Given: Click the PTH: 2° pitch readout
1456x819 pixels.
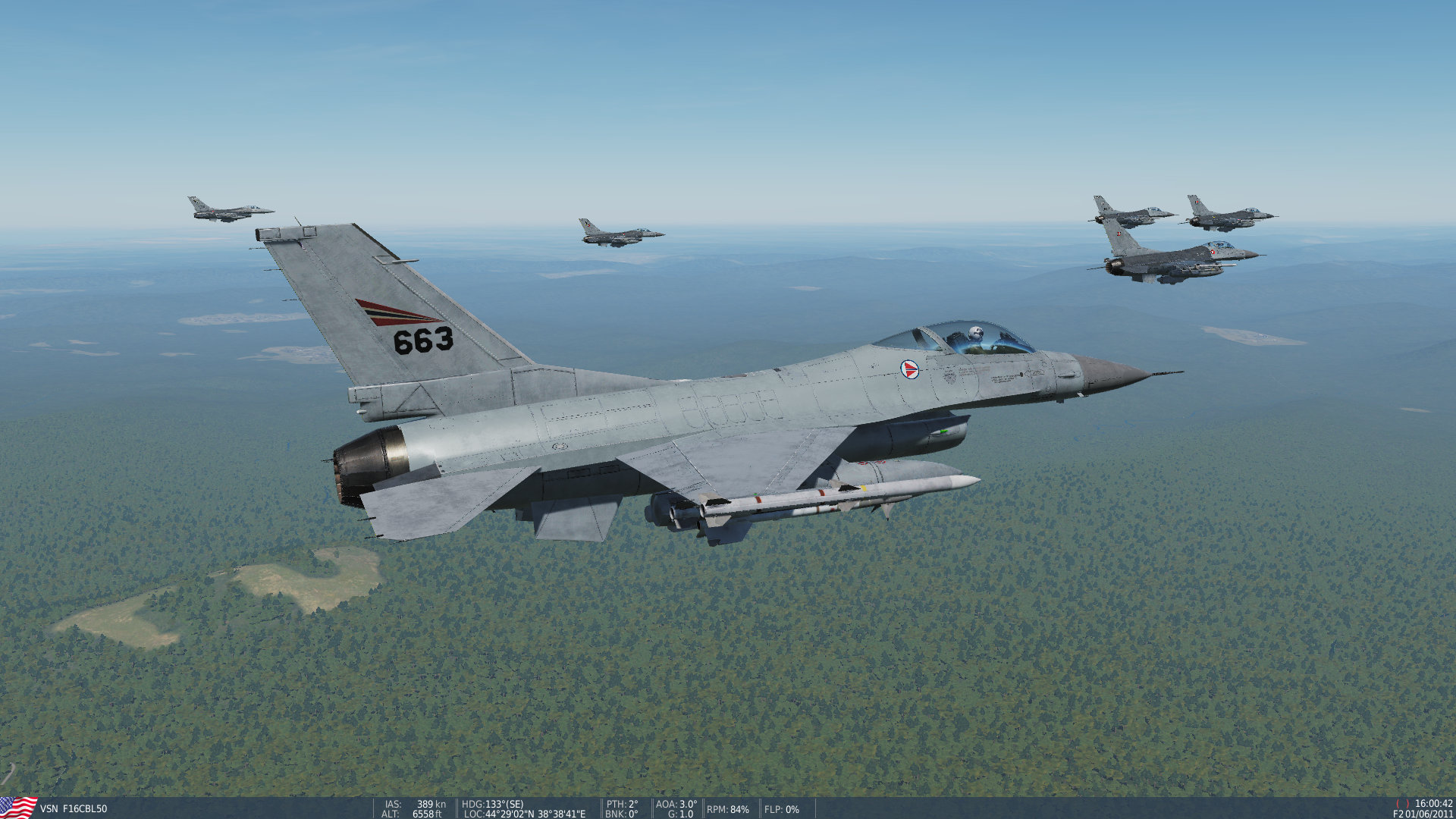Looking at the screenshot, I should click(x=622, y=803).
